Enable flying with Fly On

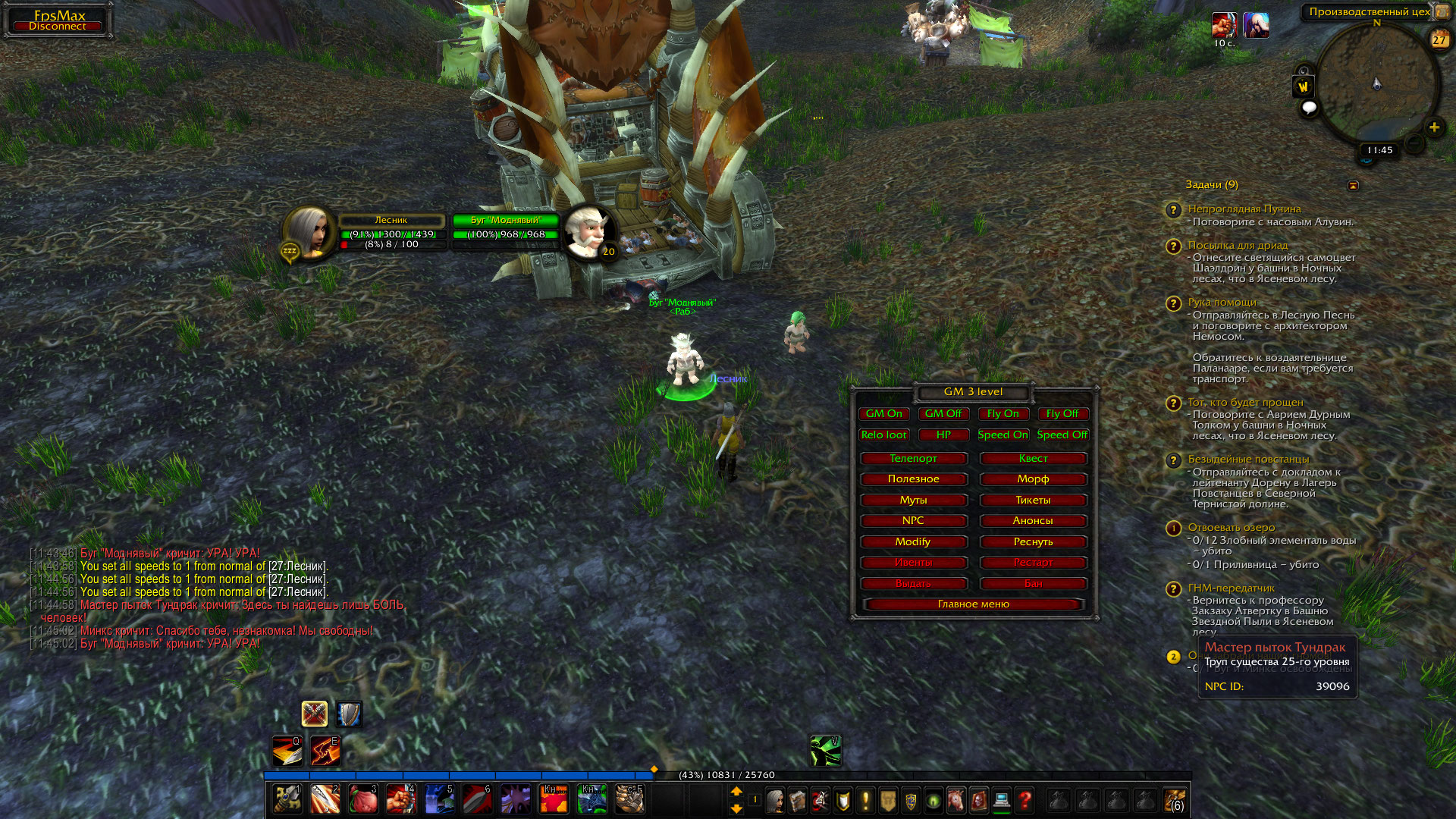(1003, 414)
